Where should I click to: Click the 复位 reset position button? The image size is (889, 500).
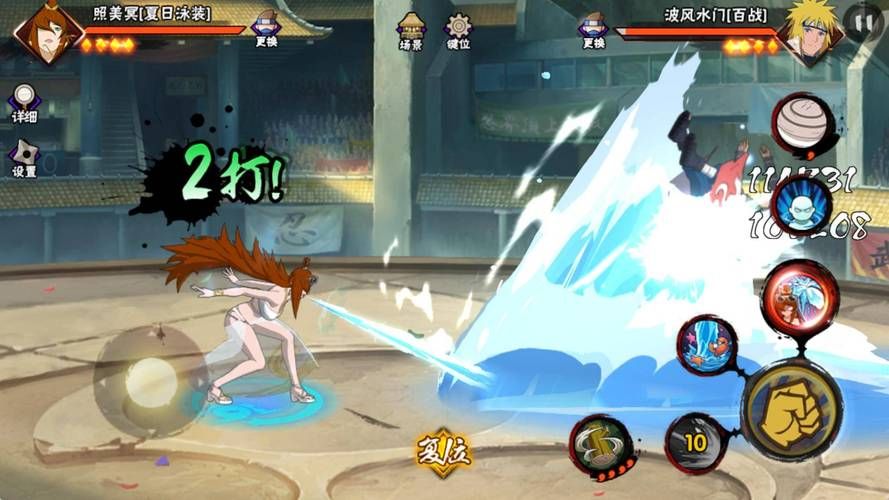point(443,453)
